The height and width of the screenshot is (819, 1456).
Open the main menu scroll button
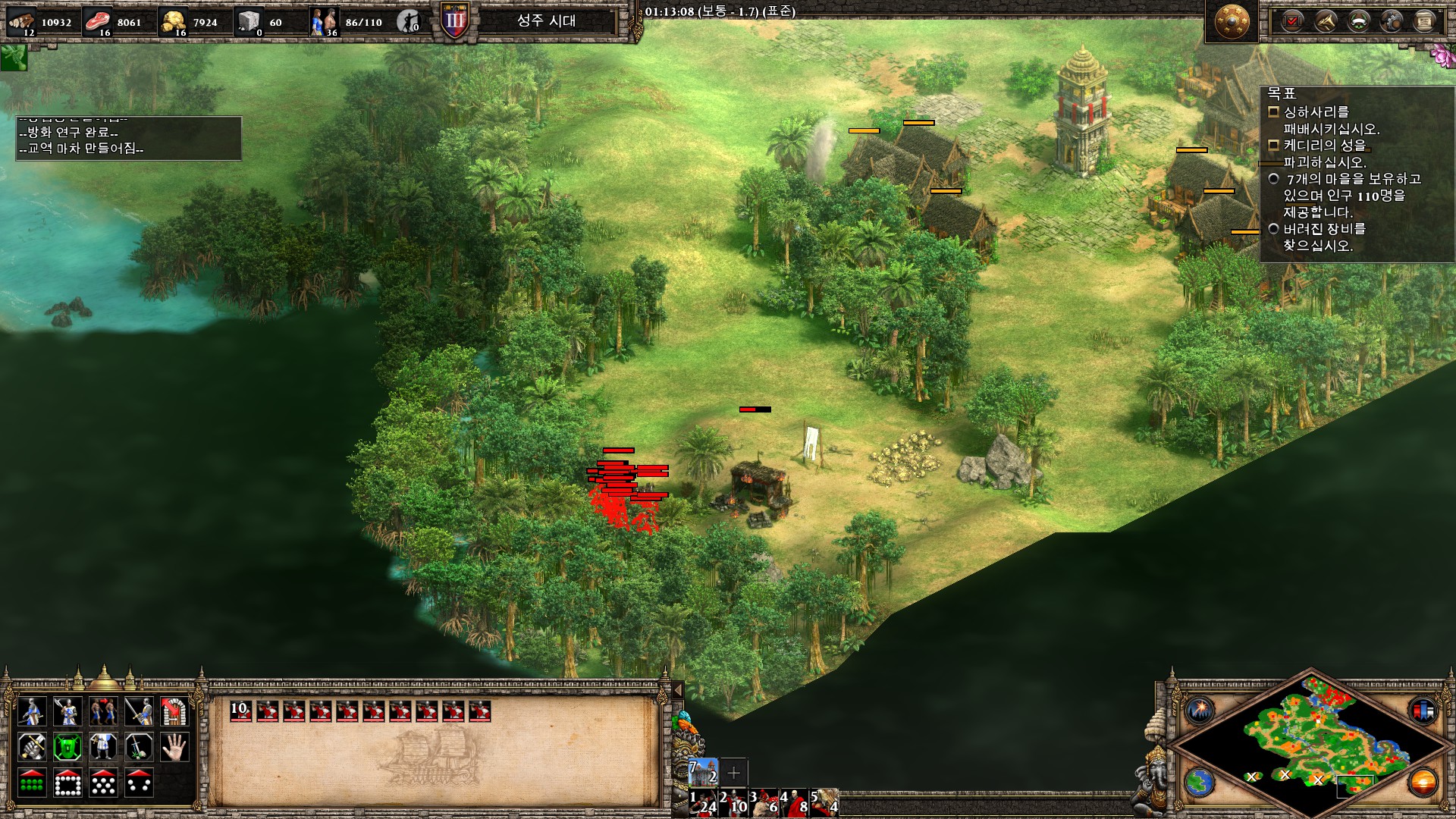pos(1425,21)
